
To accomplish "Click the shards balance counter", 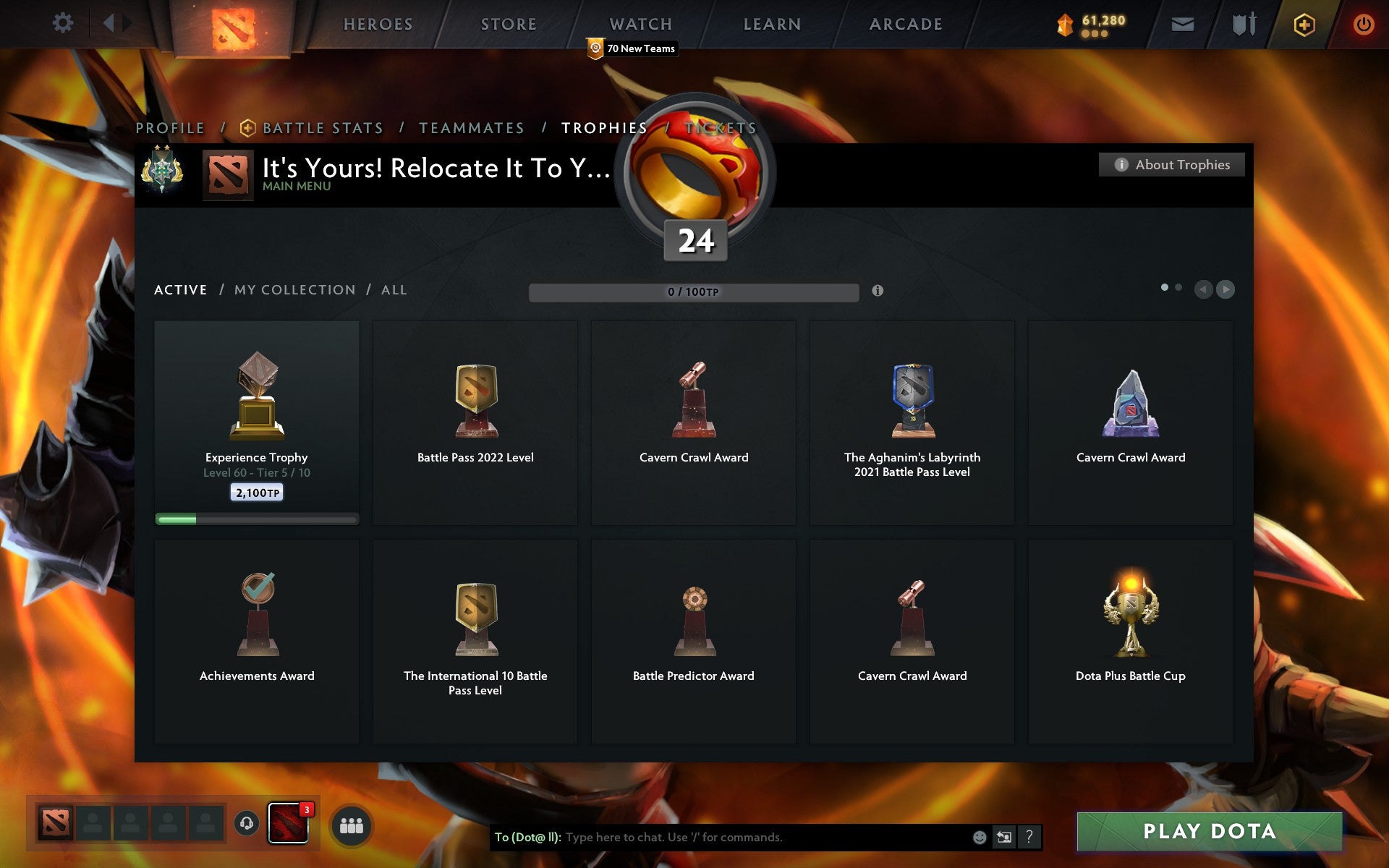I will (x=1089, y=22).
